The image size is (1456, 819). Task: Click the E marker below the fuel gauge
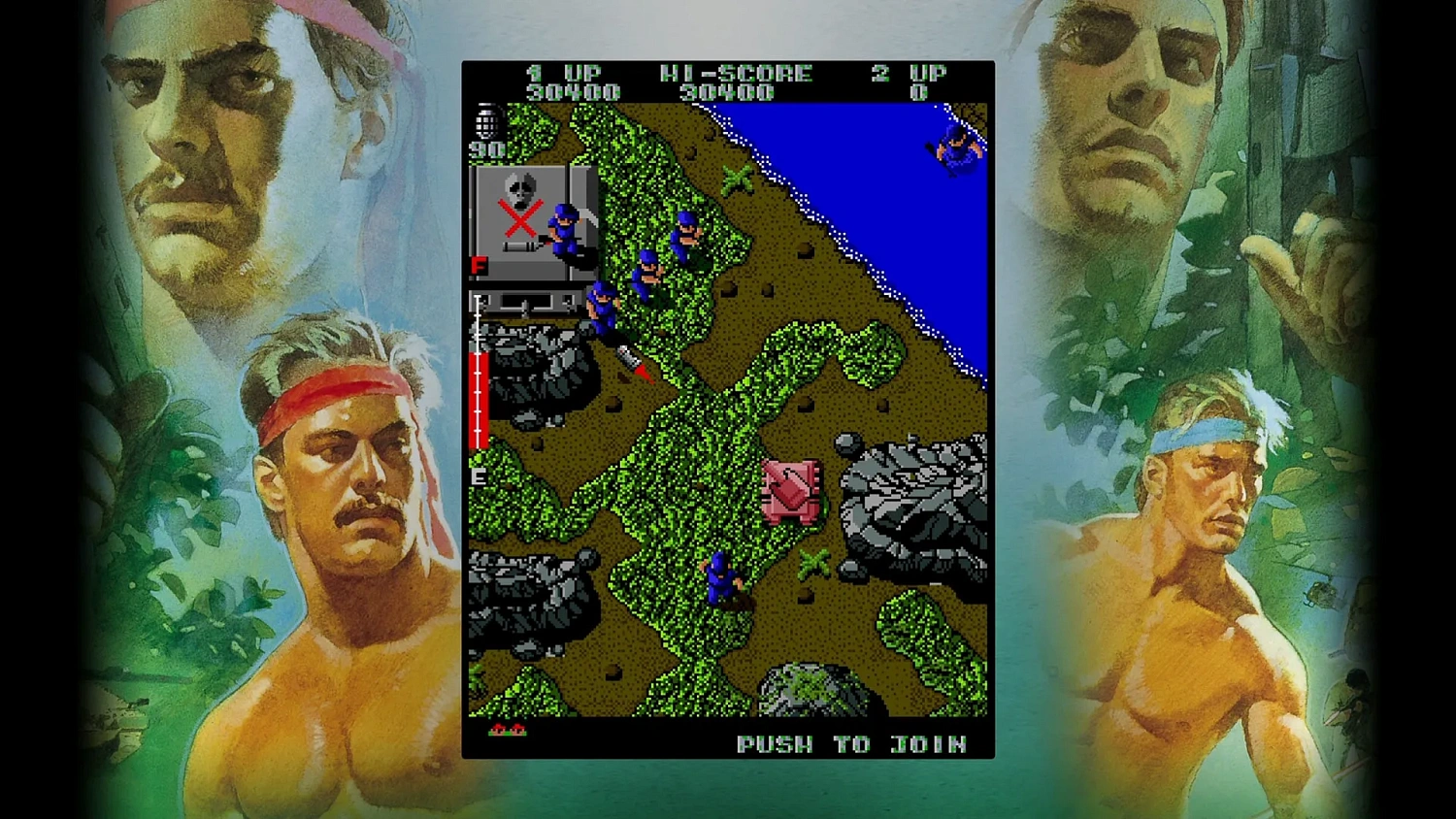click(478, 477)
